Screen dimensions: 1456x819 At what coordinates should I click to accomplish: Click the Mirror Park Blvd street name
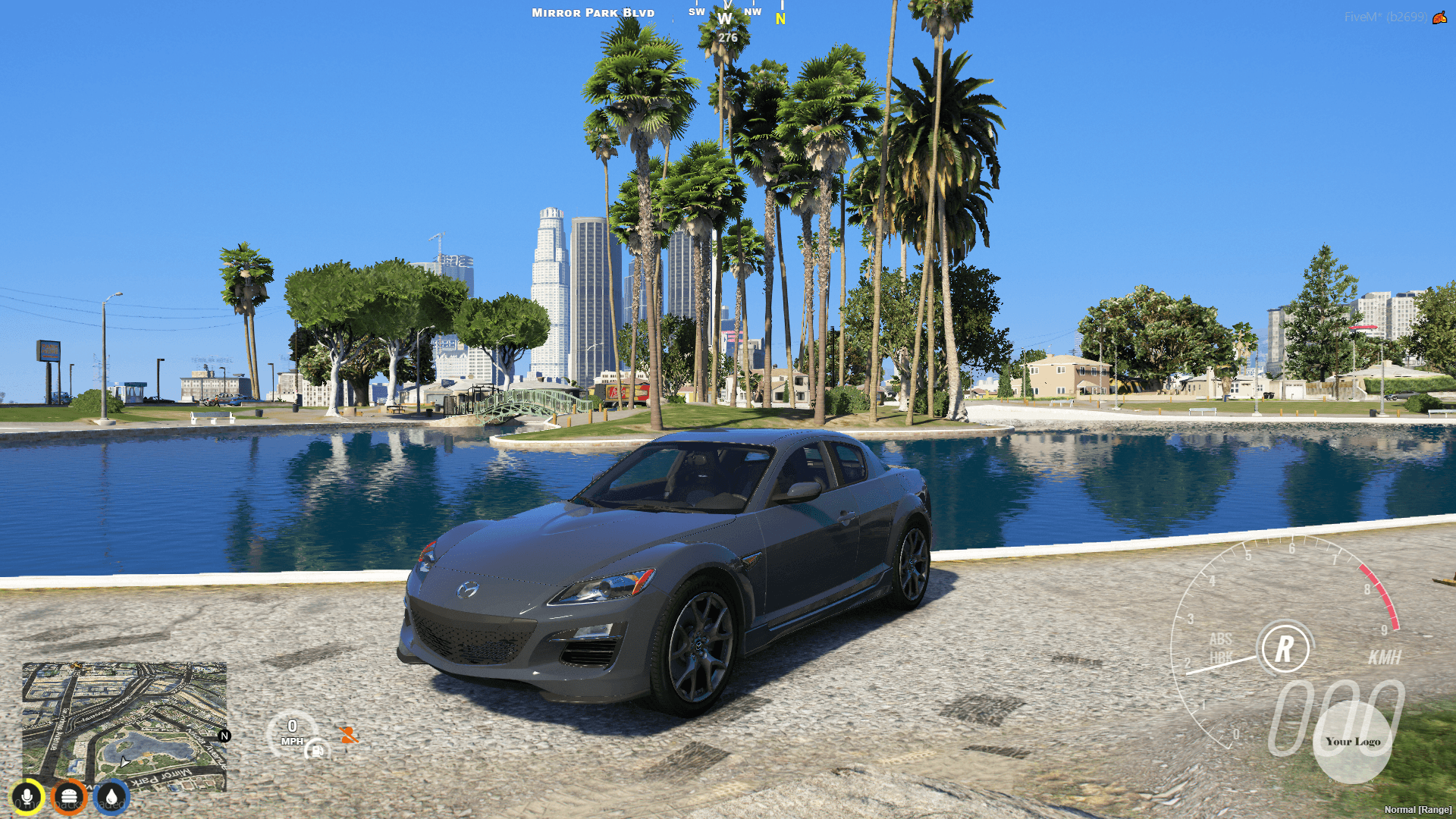pyautogui.click(x=592, y=12)
